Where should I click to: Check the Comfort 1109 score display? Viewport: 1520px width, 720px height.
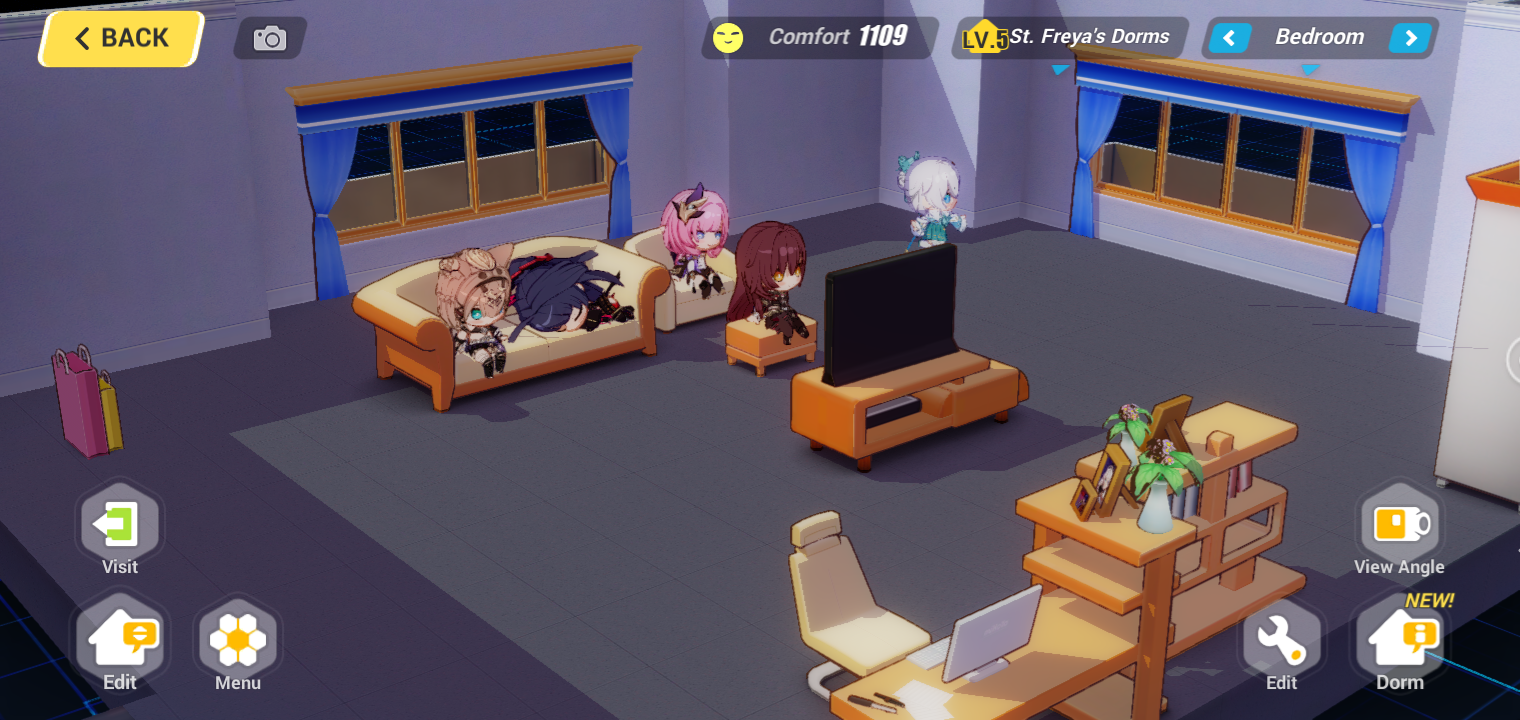click(839, 37)
